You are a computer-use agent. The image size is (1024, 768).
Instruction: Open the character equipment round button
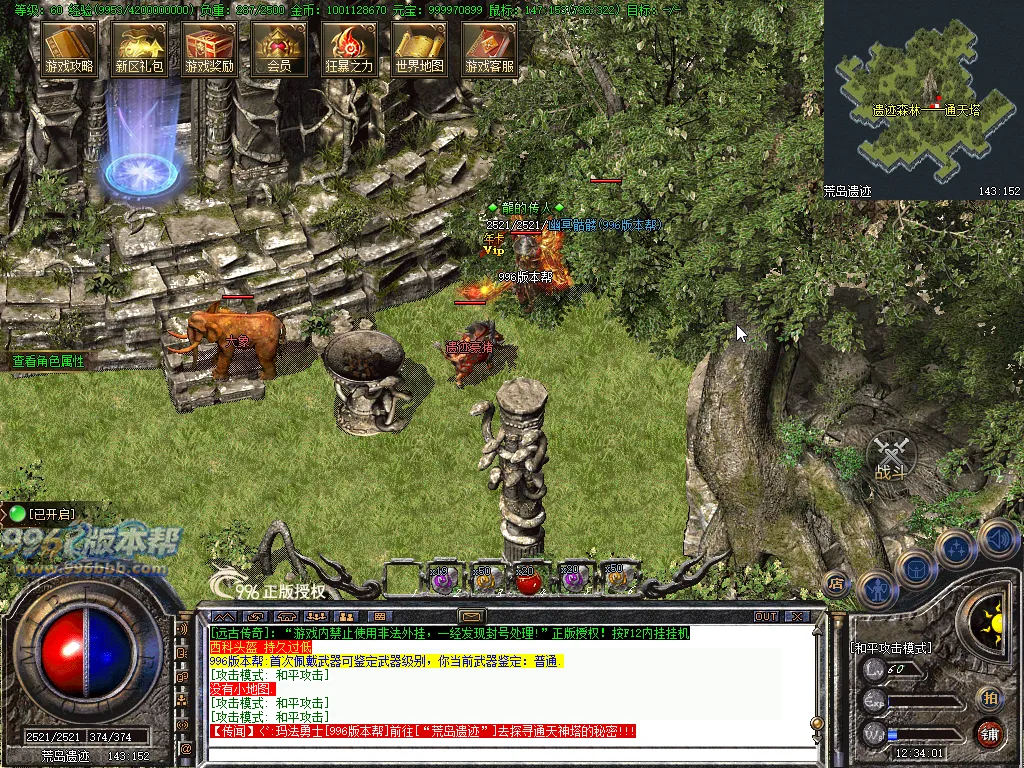tap(877, 588)
